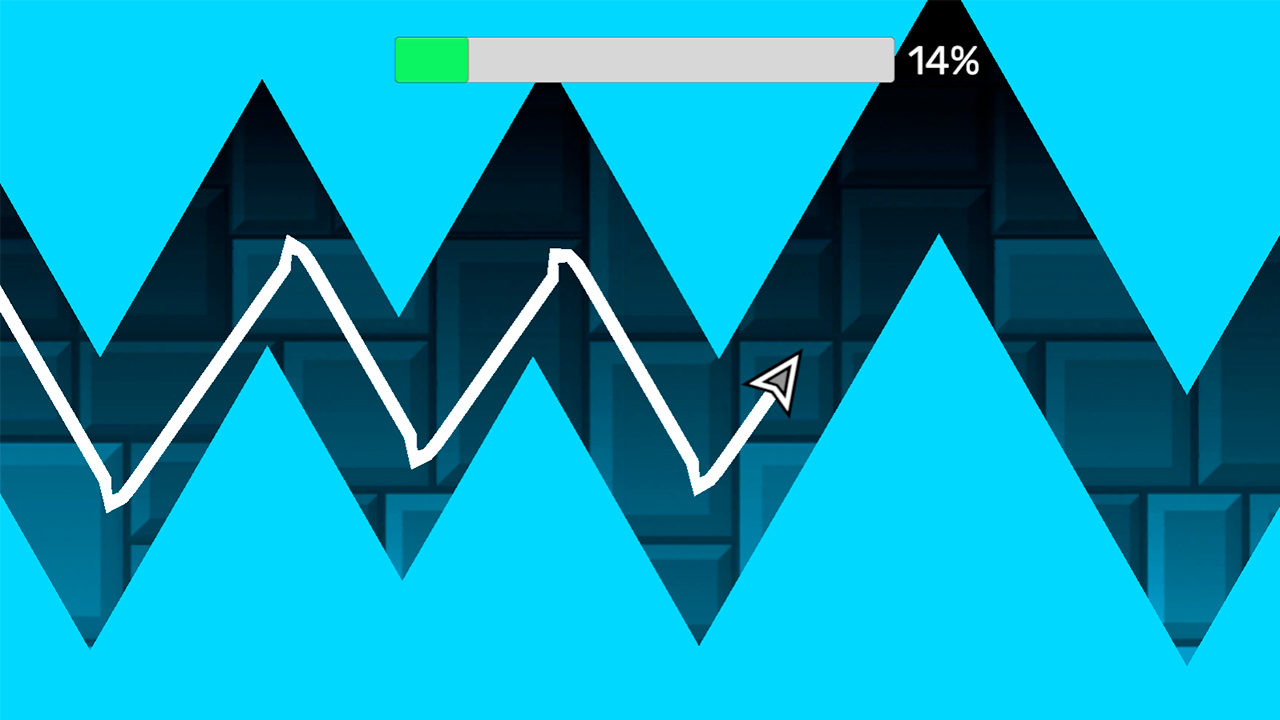The image size is (1280, 720).
Task: Click the green filled portion of the progress bar
Action: tap(430, 60)
